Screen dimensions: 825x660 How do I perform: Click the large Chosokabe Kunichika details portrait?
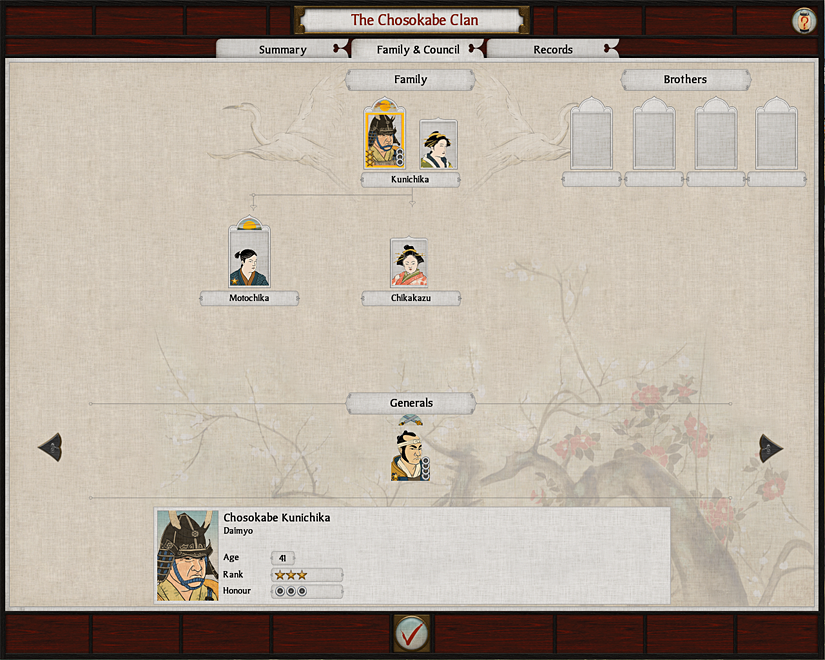click(x=188, y=555)
